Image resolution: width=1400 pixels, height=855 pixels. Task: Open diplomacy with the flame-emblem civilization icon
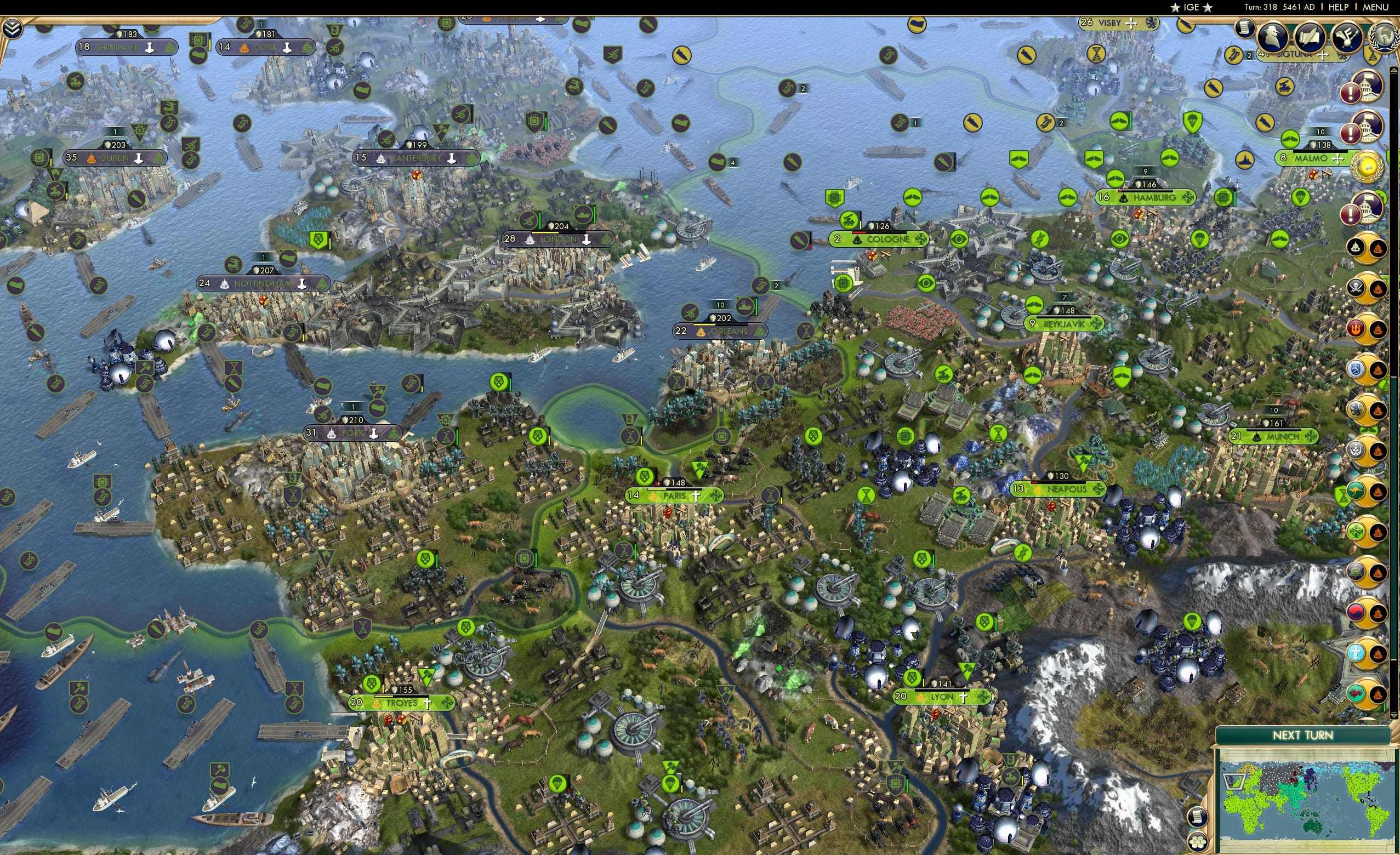coord(1356,329)
